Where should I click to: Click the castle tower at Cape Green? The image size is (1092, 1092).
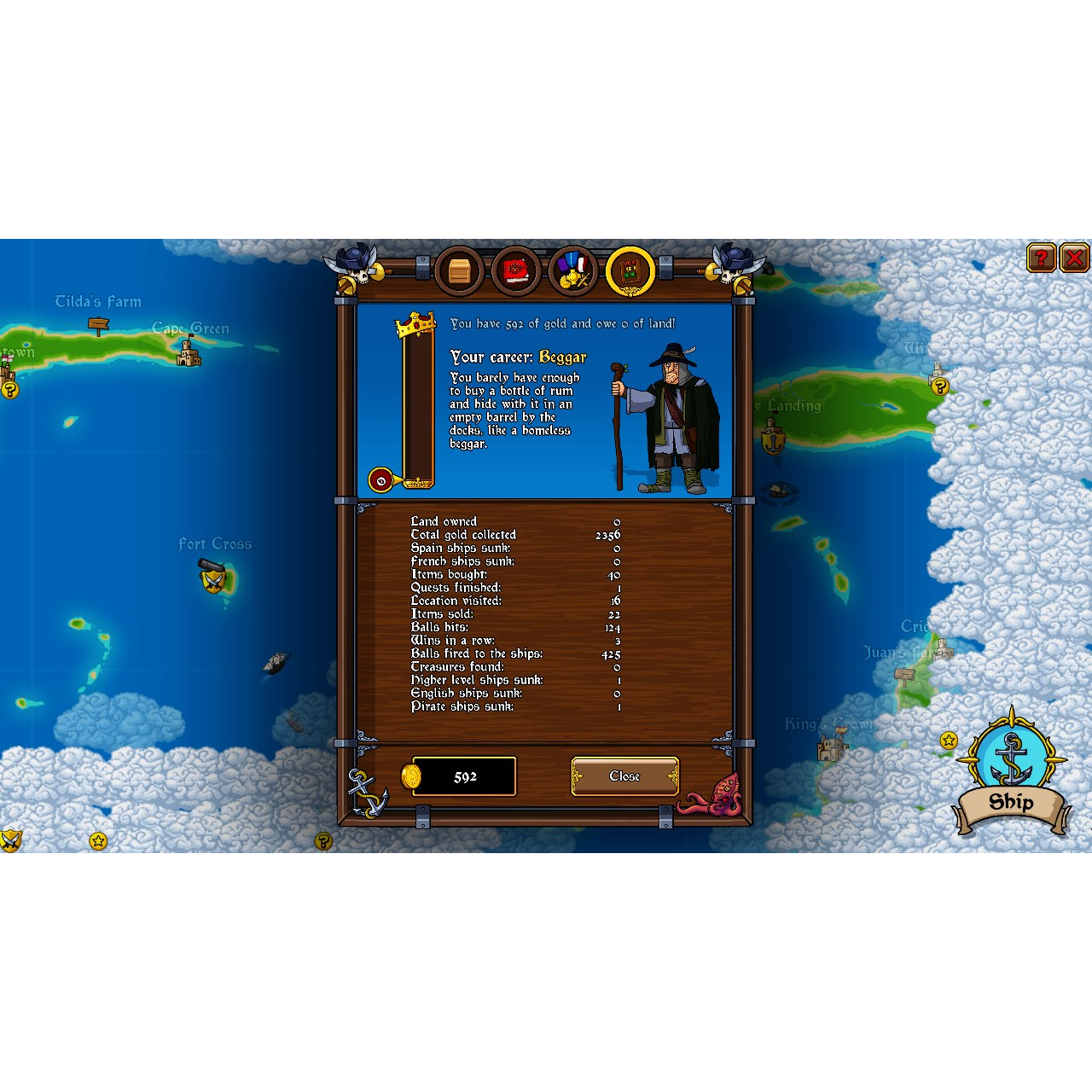pos(189,351)
